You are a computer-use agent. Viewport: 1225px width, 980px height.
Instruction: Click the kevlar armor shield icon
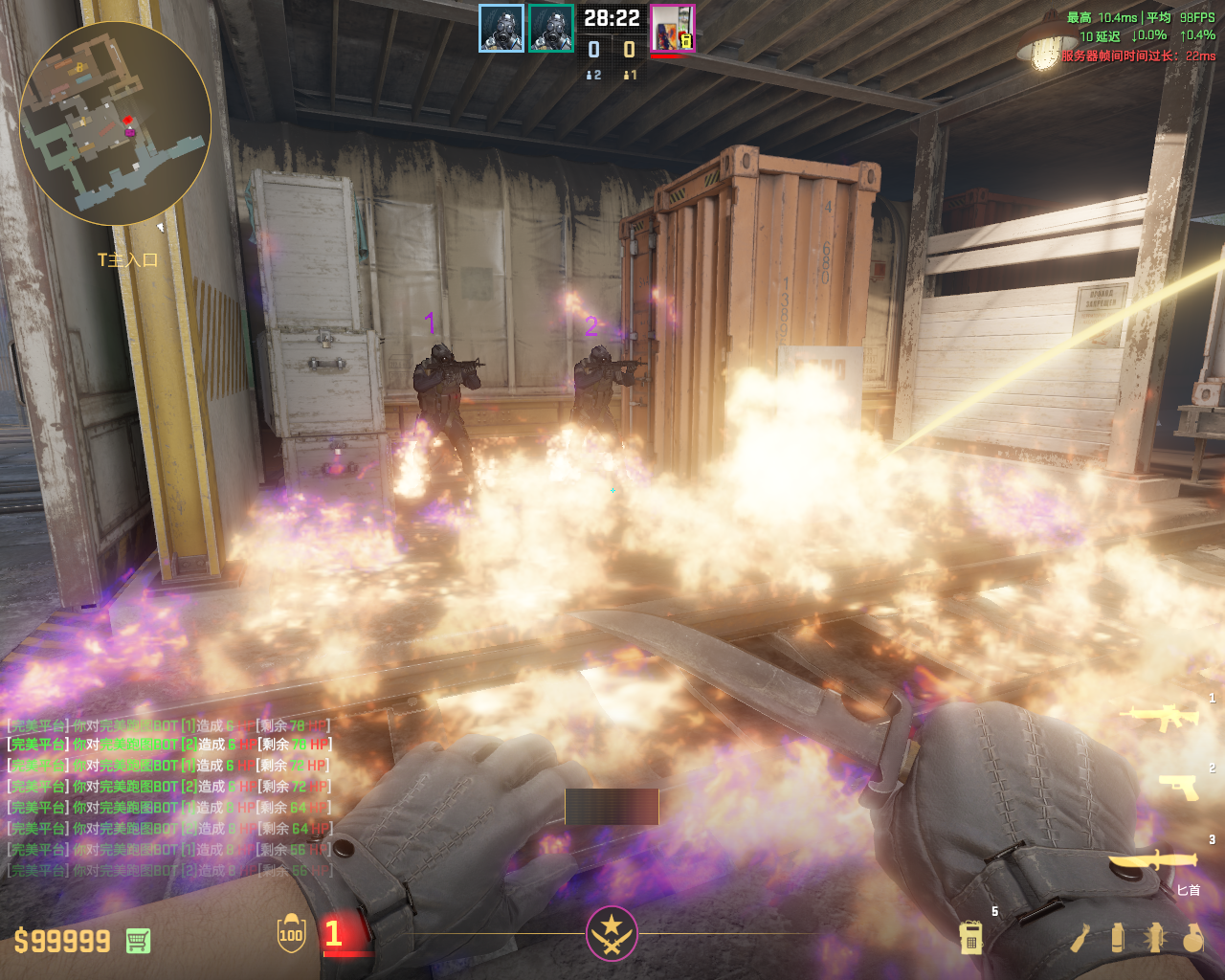[x=291, y=934]
